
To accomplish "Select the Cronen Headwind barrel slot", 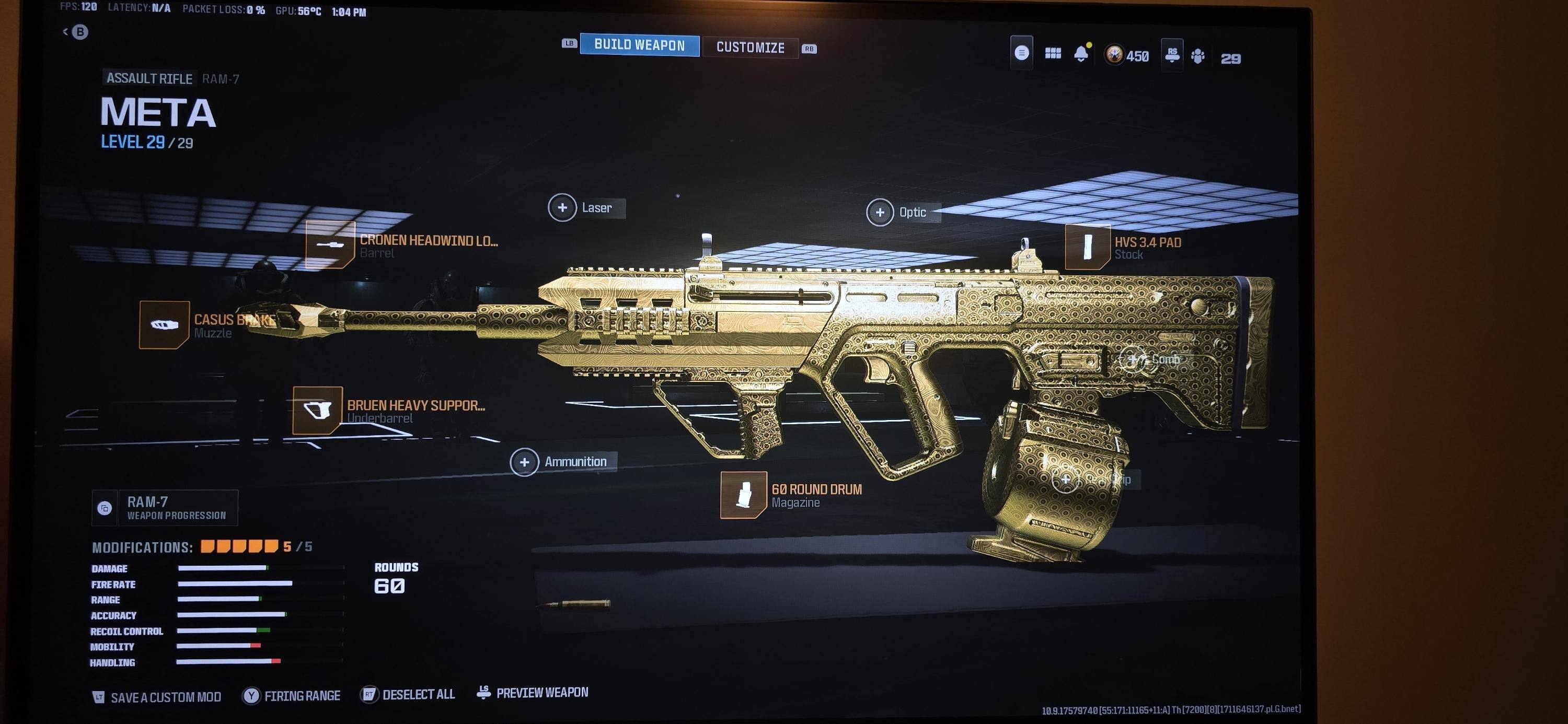I will pos(330,244).
